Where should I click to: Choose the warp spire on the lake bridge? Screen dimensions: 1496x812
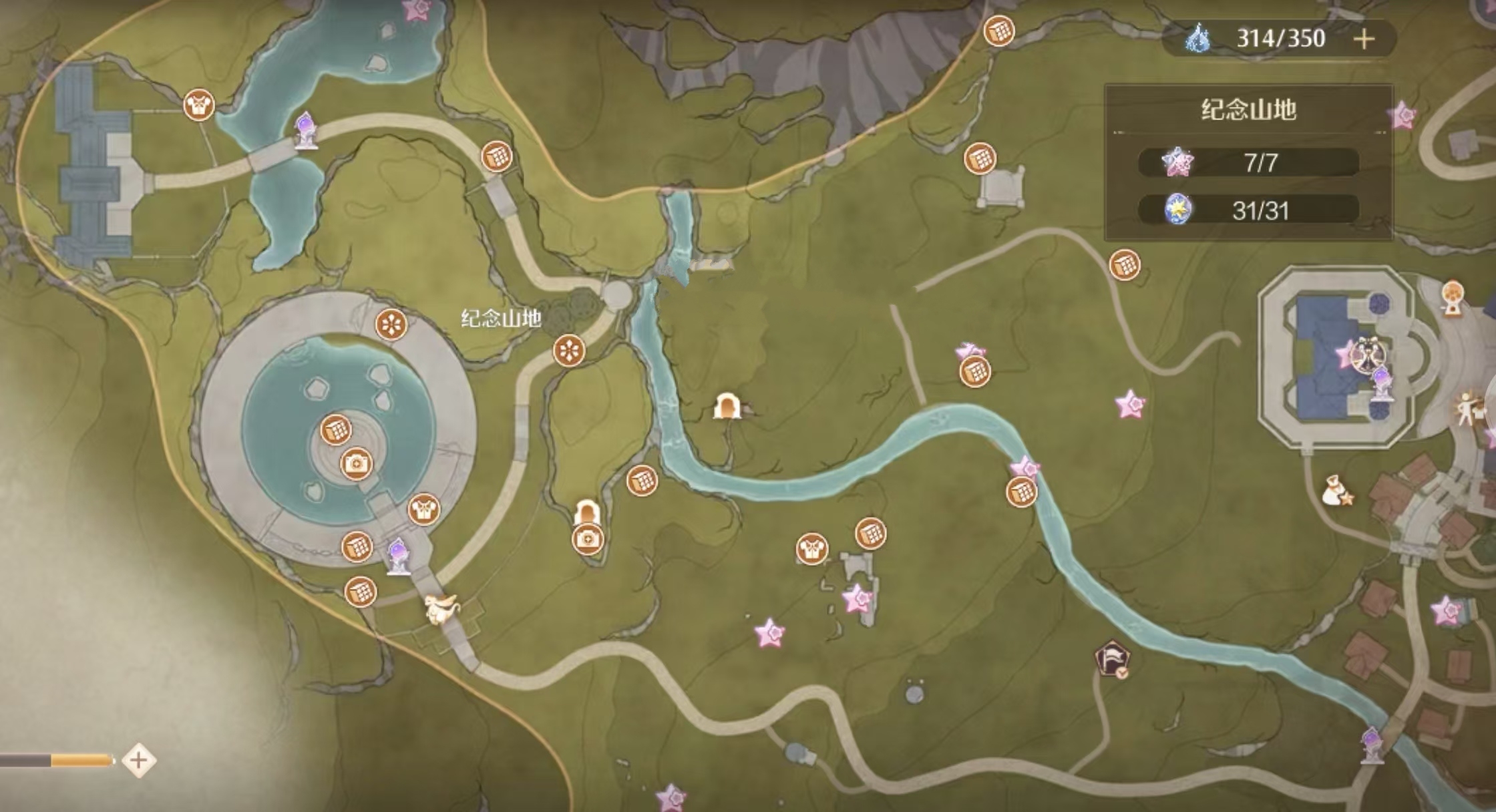point(305,131)
